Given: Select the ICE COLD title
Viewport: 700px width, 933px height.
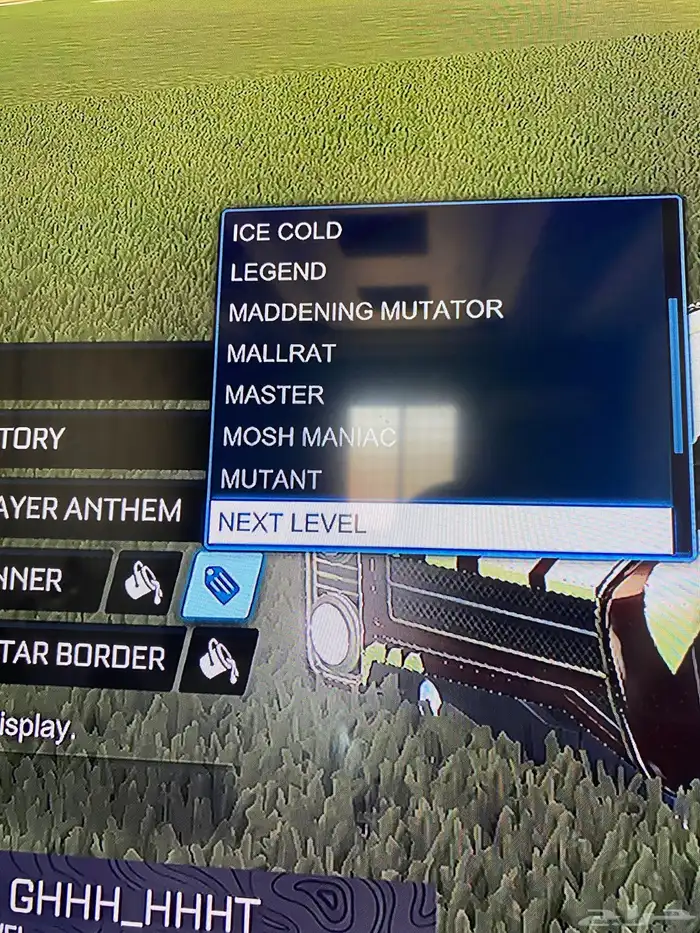Looking at the screenshot, I should (x=287, y=232).
